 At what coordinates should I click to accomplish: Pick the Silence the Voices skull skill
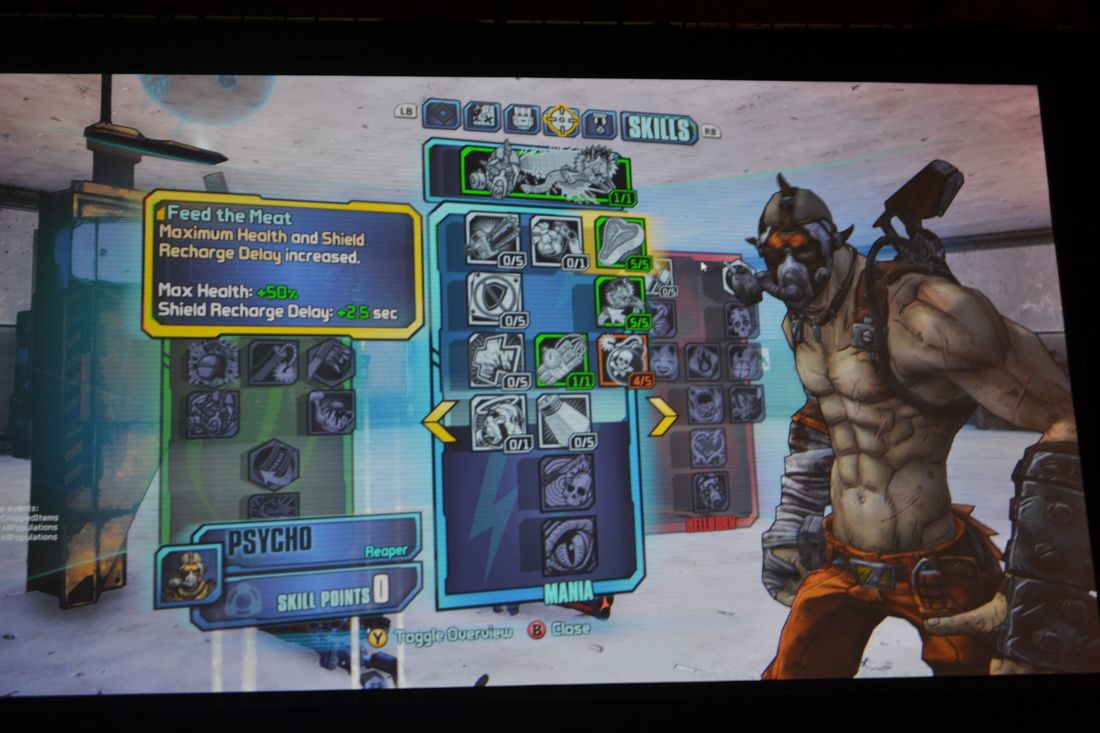567,482
